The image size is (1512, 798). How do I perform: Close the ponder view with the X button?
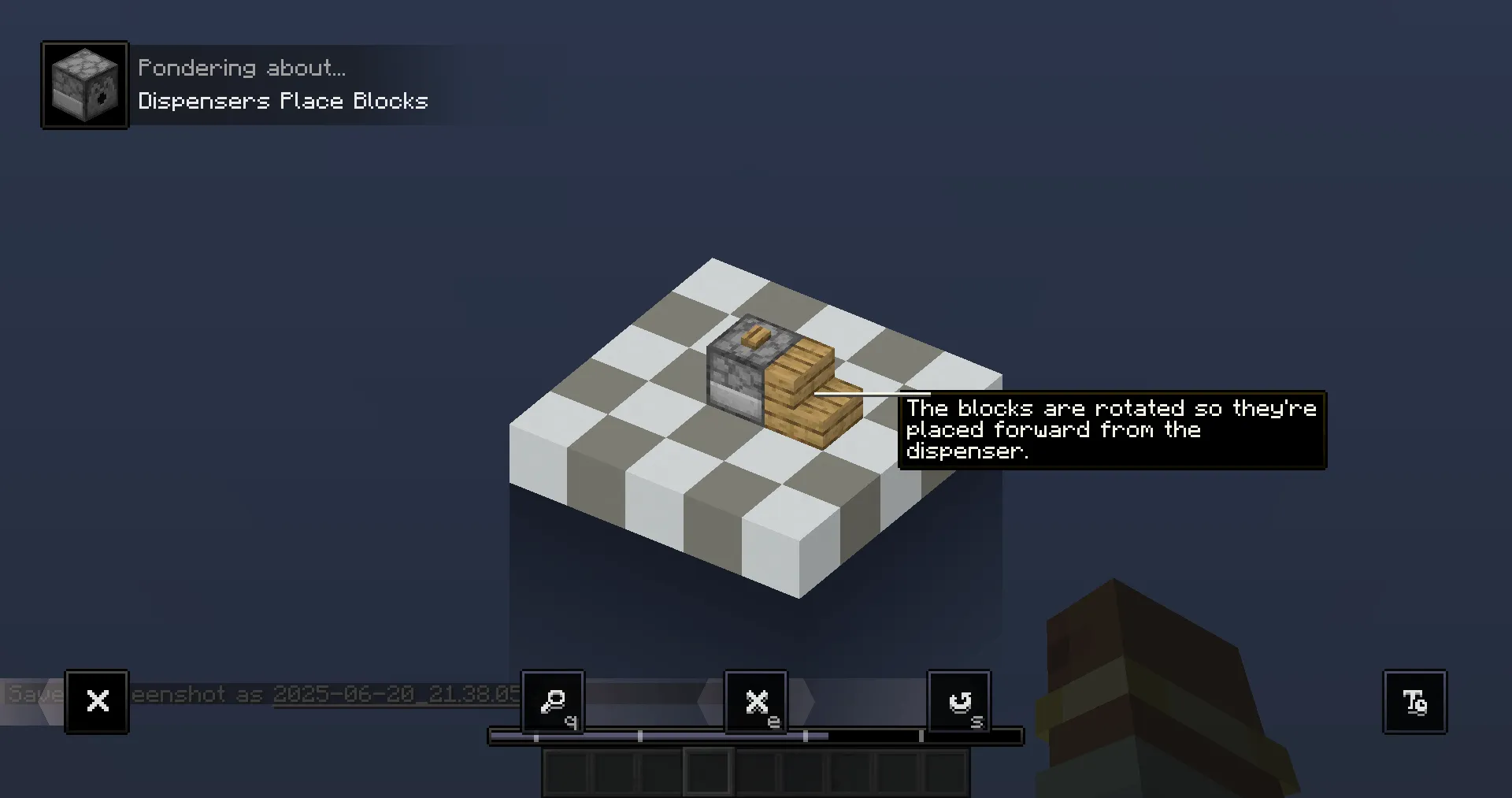pos(97,701)
